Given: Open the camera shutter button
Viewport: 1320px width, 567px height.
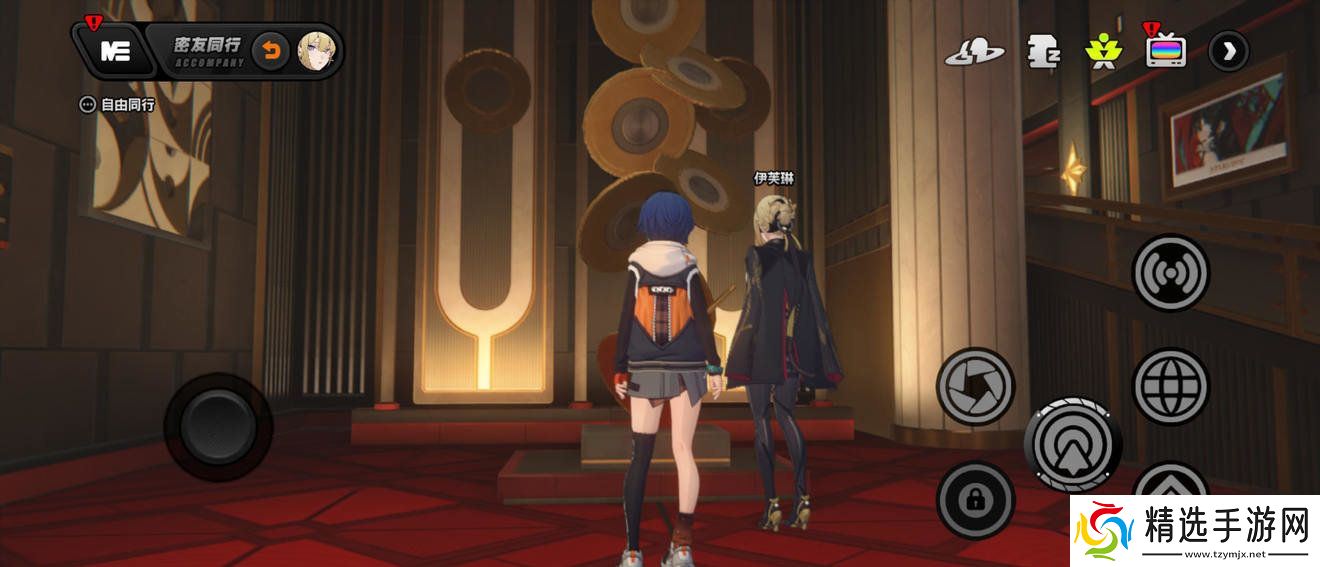Looking at the screenshot, I should [975, 385].
